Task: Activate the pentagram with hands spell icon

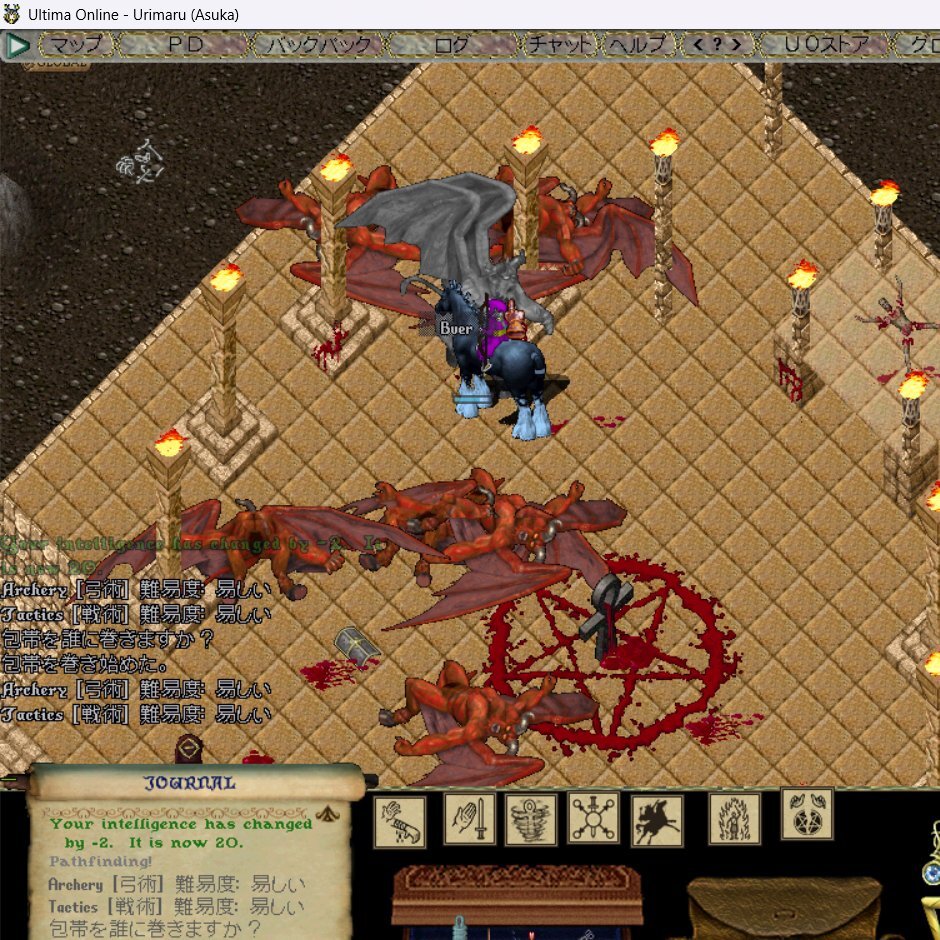Action: [x=807, y=814]
